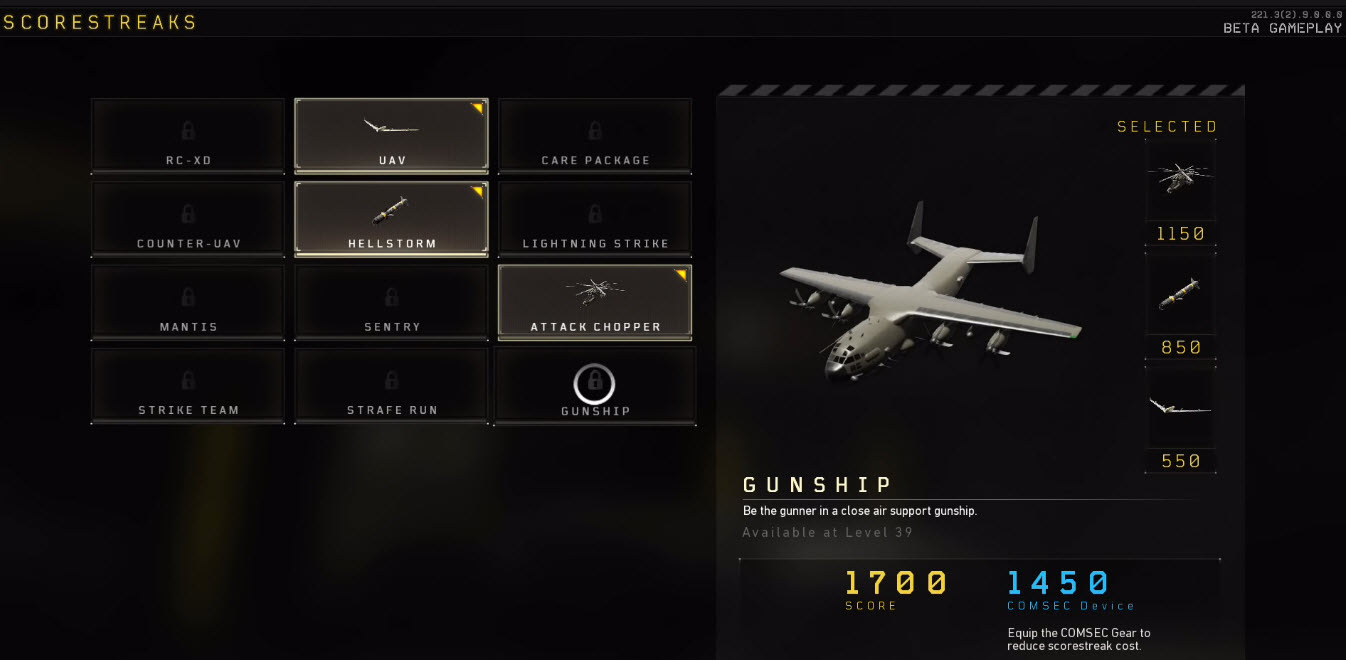Toggle the Hellstorm scorestreak tile
The height and width of the screenshot is (660, 1346).
[391, 218]
